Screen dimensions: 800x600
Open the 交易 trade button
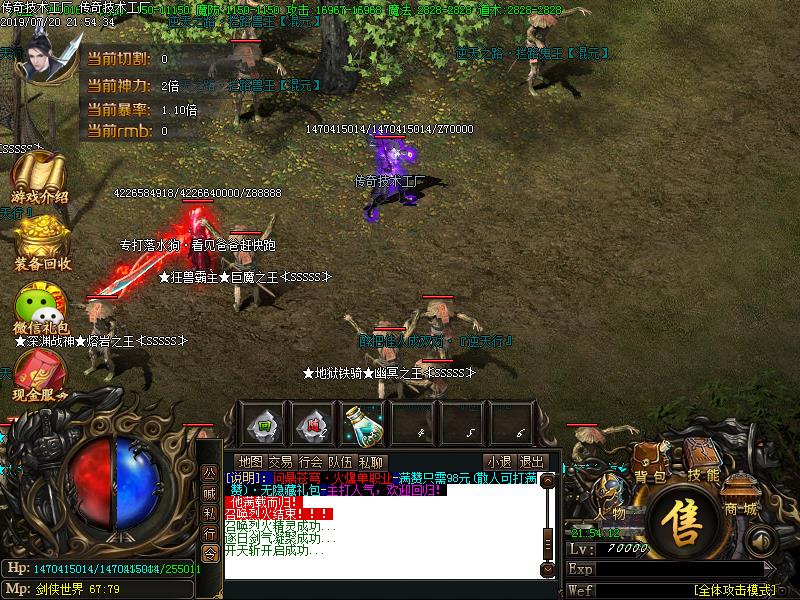click(281, 462)
